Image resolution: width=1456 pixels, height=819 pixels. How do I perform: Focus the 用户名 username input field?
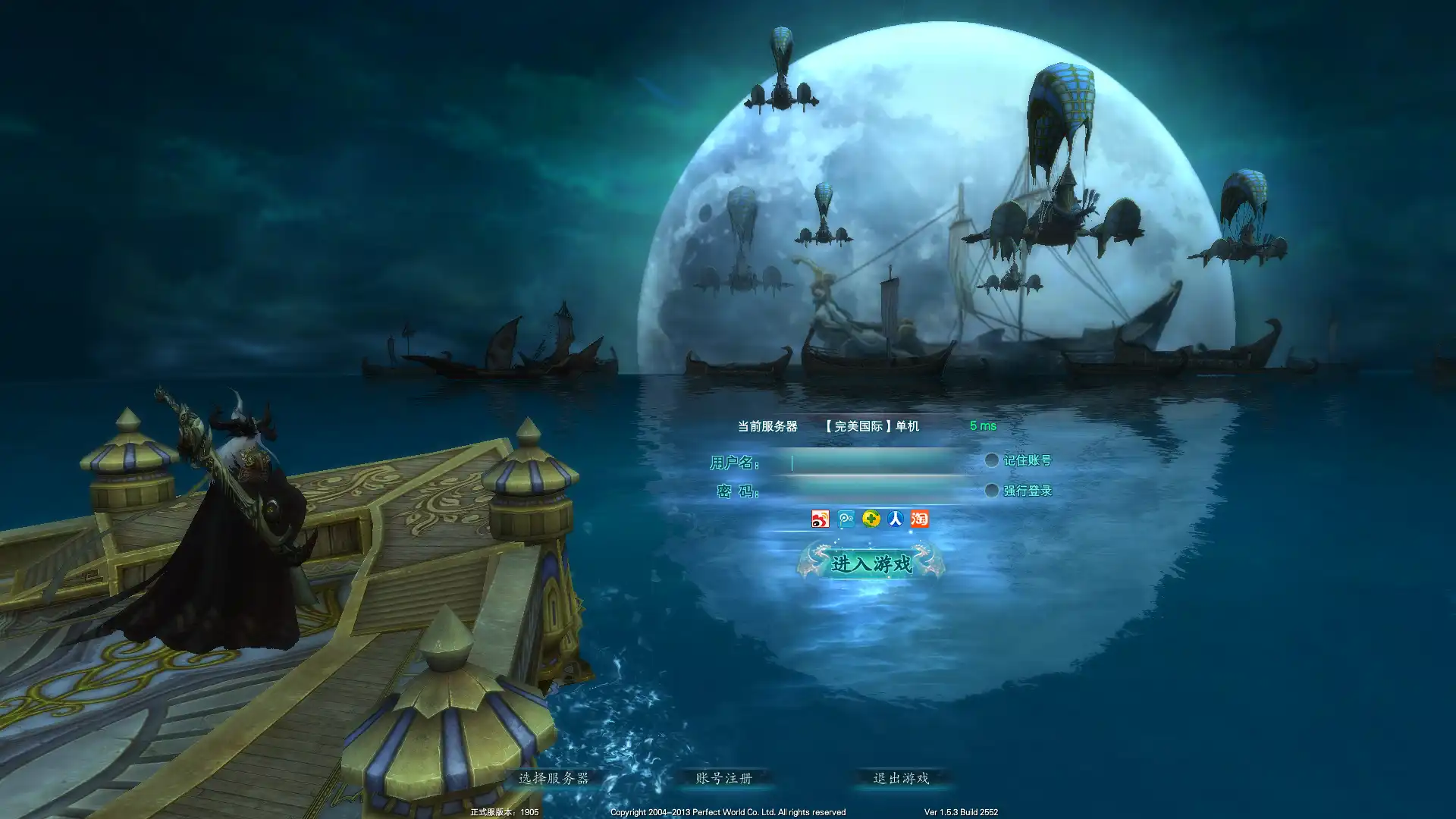[872, 462]
